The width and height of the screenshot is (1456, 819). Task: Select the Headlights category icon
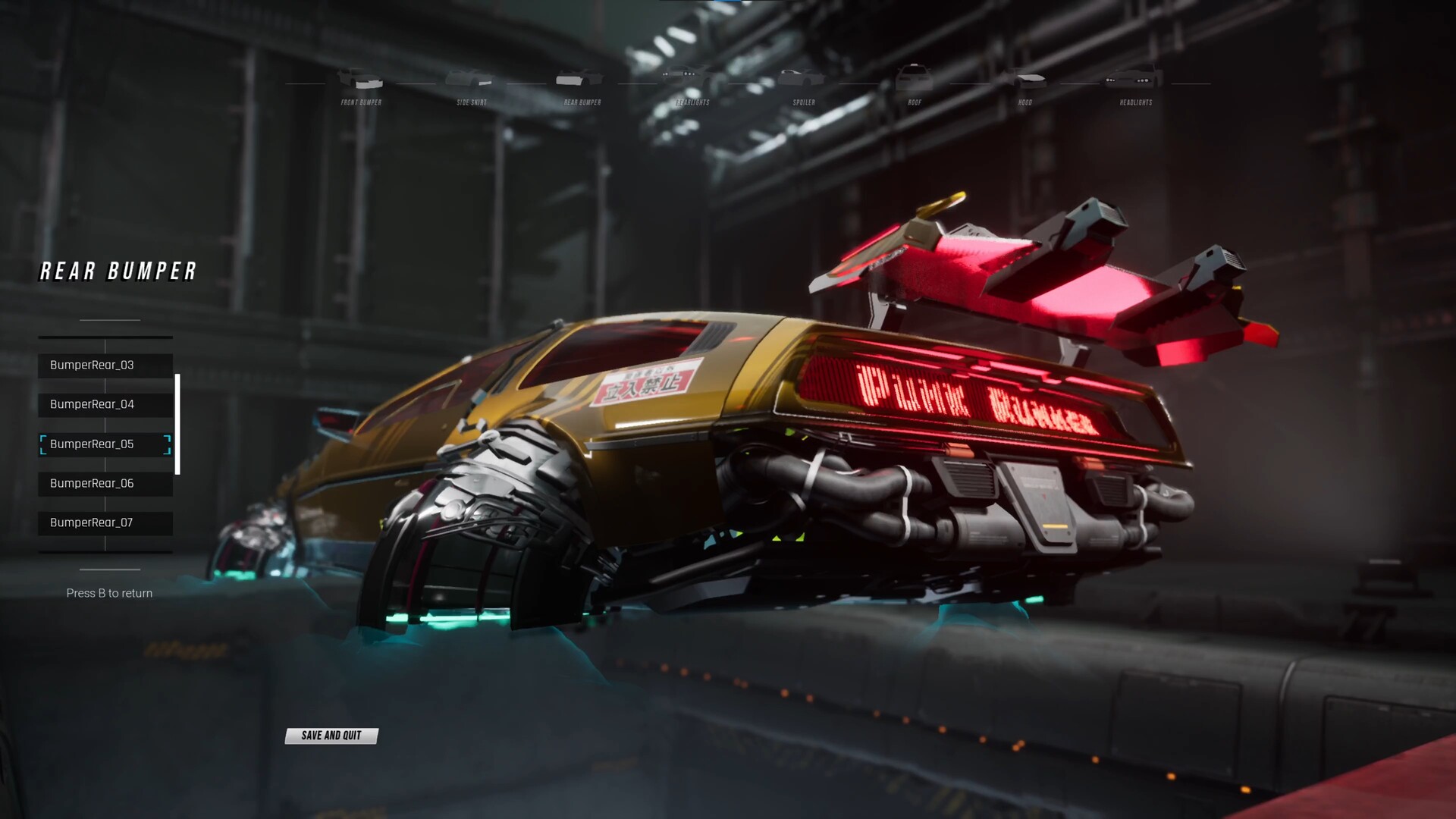coord(1134,78)
